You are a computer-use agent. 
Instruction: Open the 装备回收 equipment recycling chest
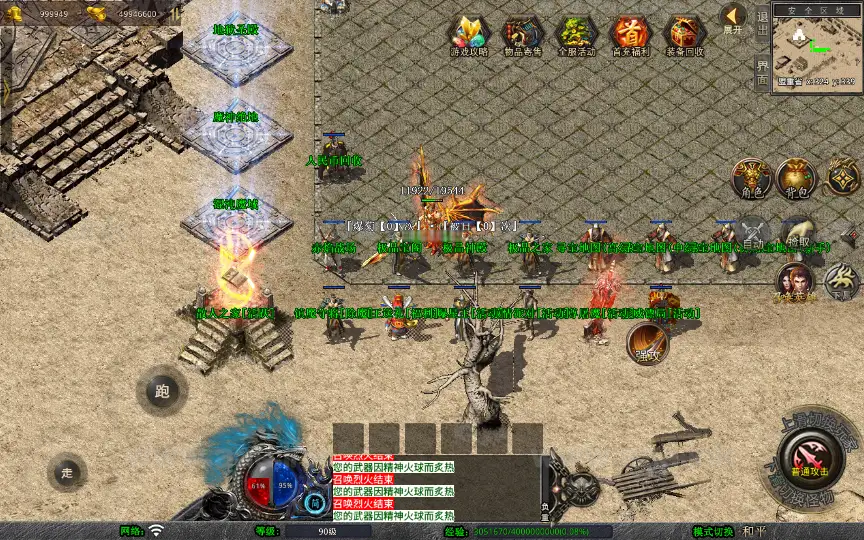684,36
